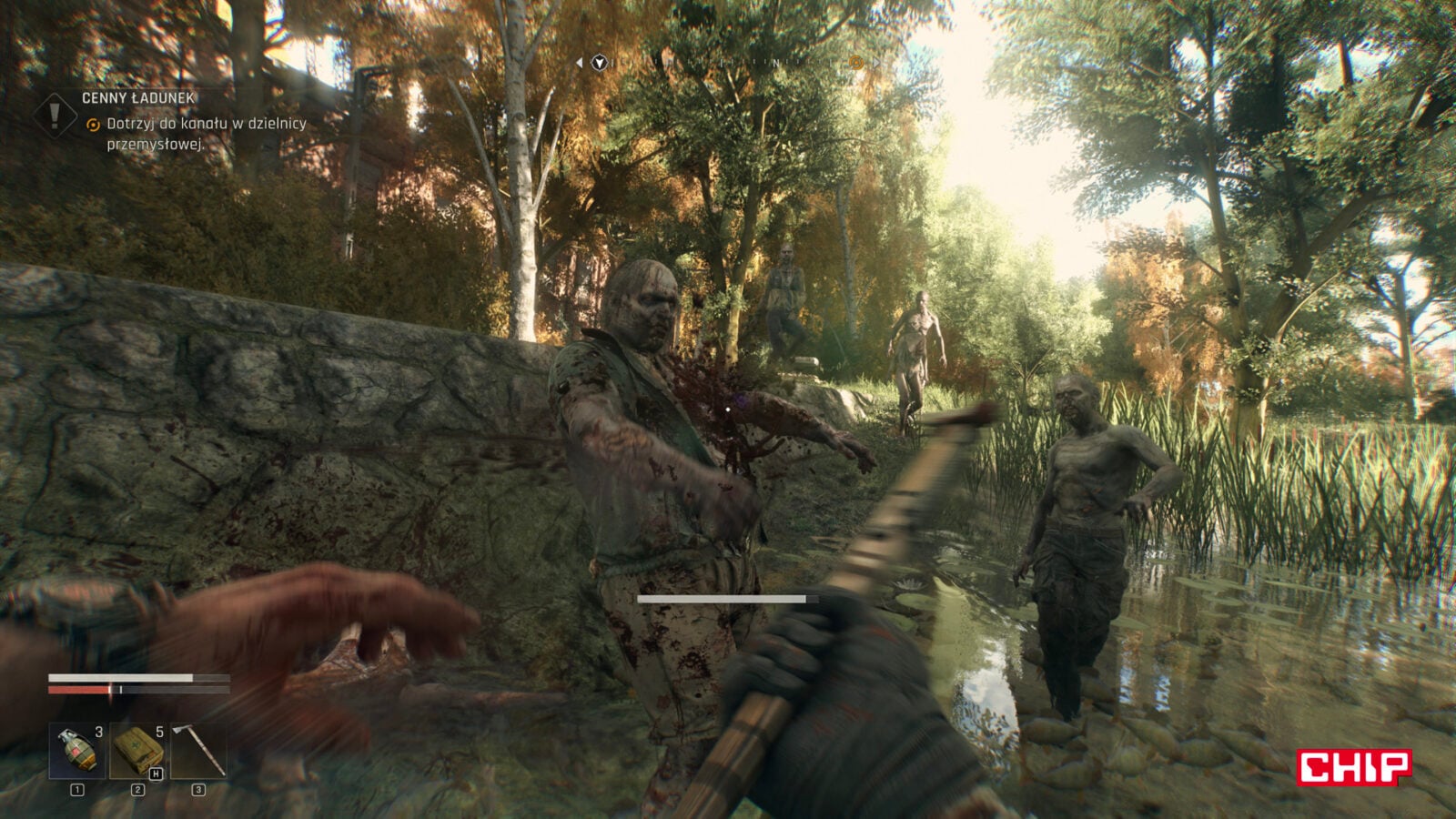Click the orange objective marker on the compass
This screenshot has height=819, width=1456.
pos(855,63)
